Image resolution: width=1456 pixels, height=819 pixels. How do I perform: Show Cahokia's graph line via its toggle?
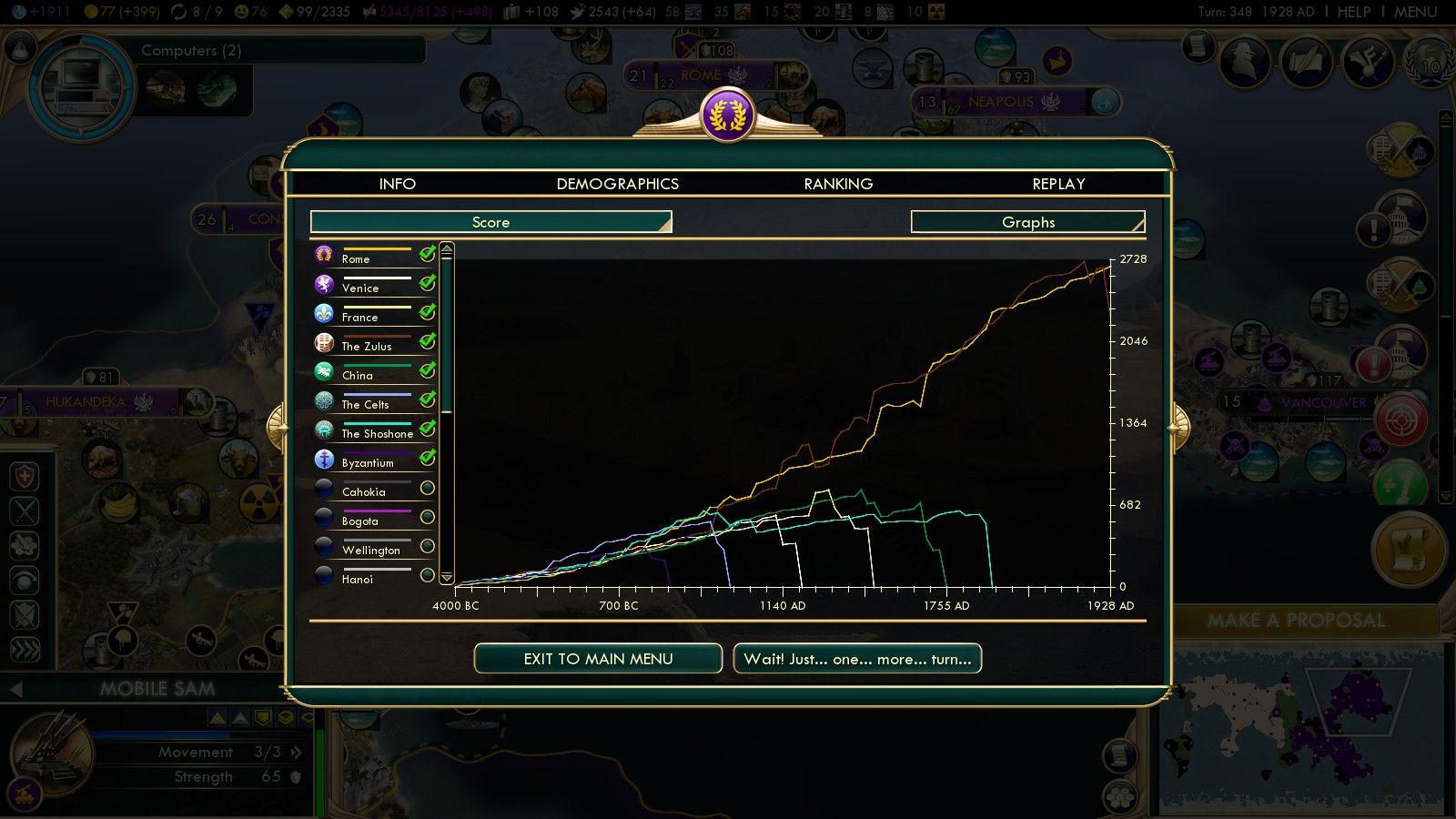426,489
